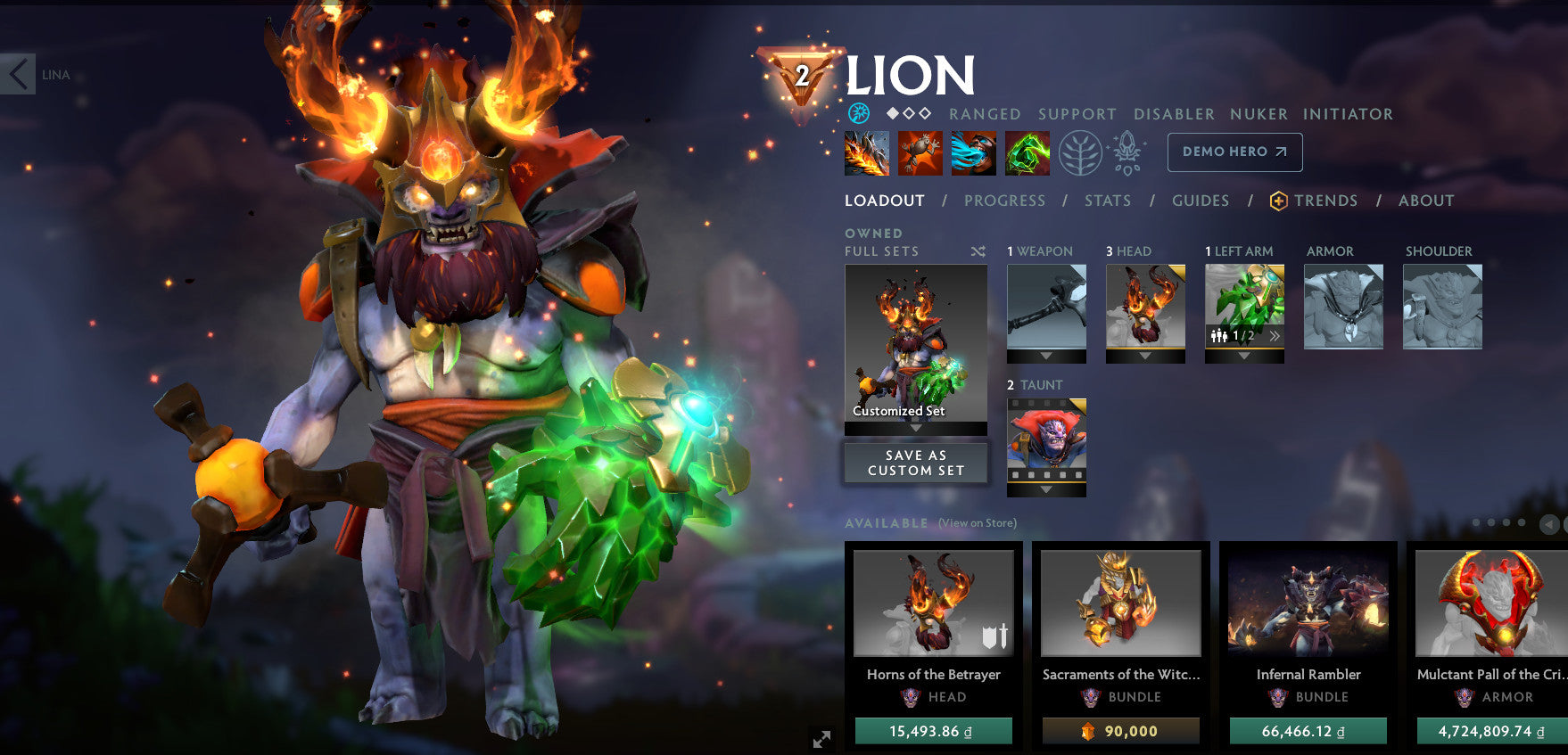Click the DEMO HERO button
Image resolution: width=1568 pixels, height=755 pixels.
pyautogui.click(x=1234, y=152)
